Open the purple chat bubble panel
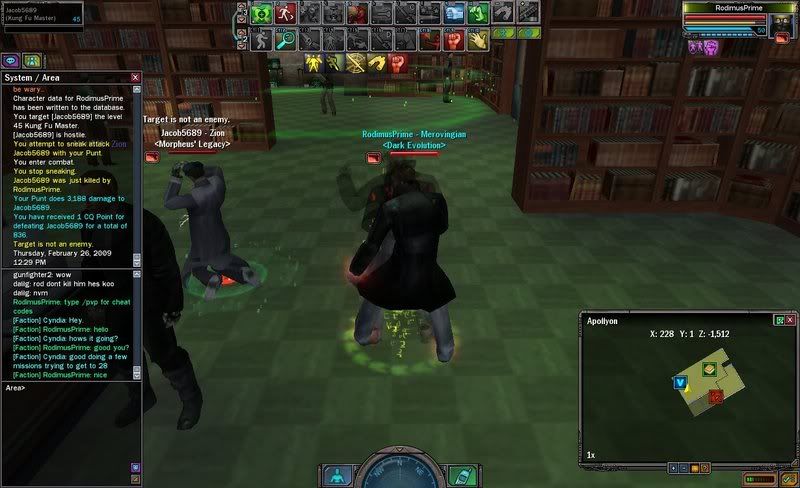Image resolution: width=800 pixels, height=488 pixels. (11, 60)
